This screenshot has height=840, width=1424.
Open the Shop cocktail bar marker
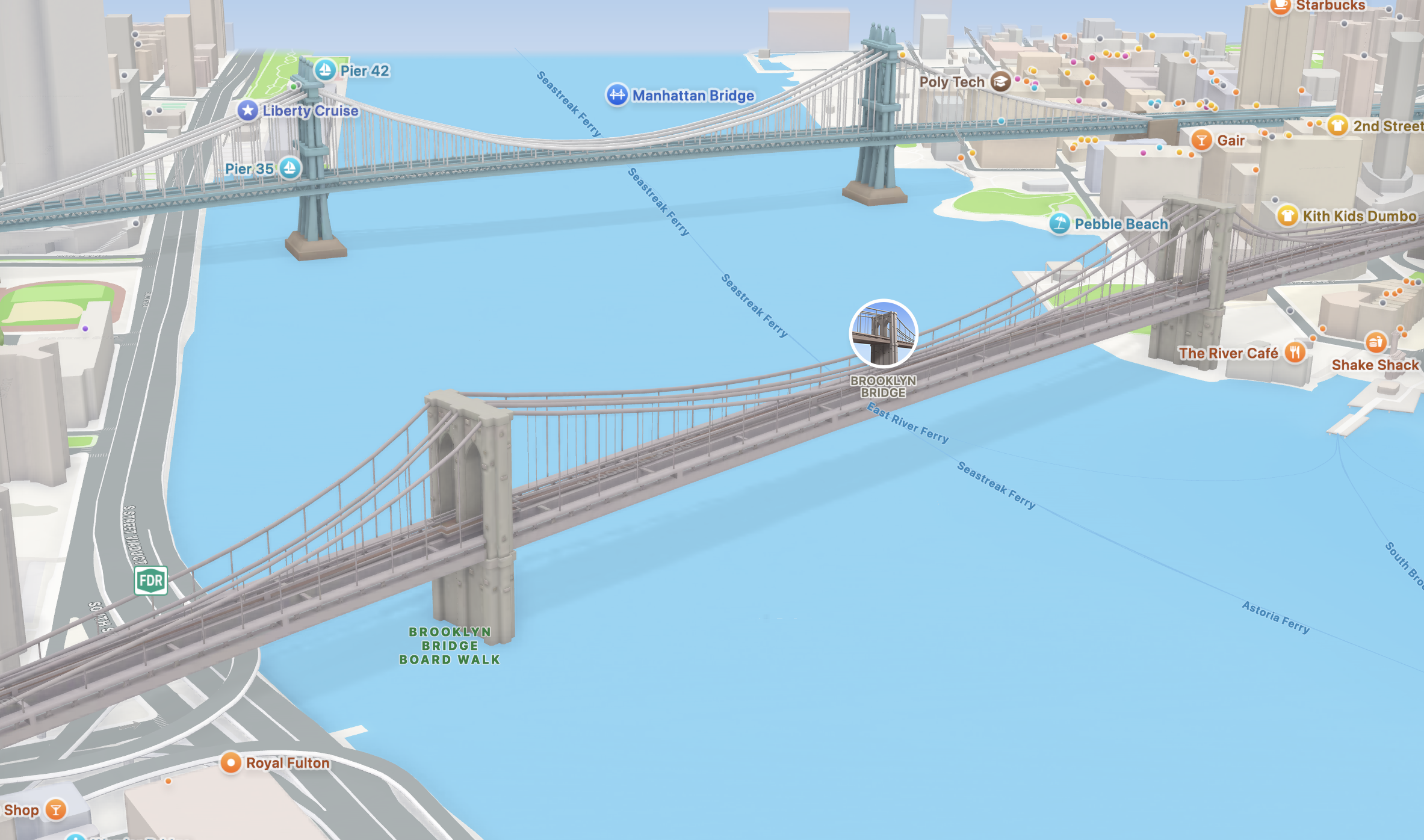coord(56,809)
